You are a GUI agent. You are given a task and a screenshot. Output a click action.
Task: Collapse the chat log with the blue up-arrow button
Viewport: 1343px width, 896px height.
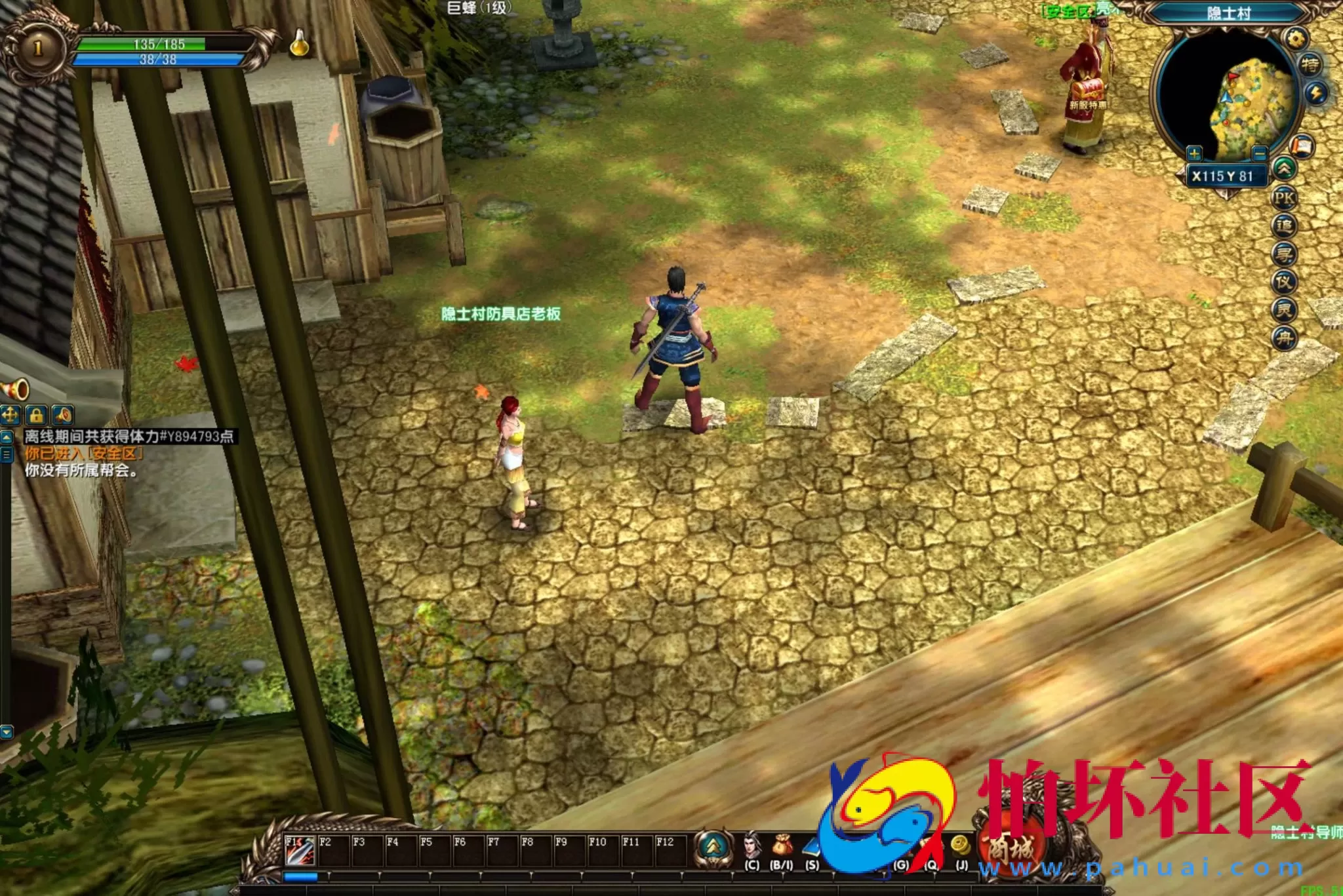7,437
